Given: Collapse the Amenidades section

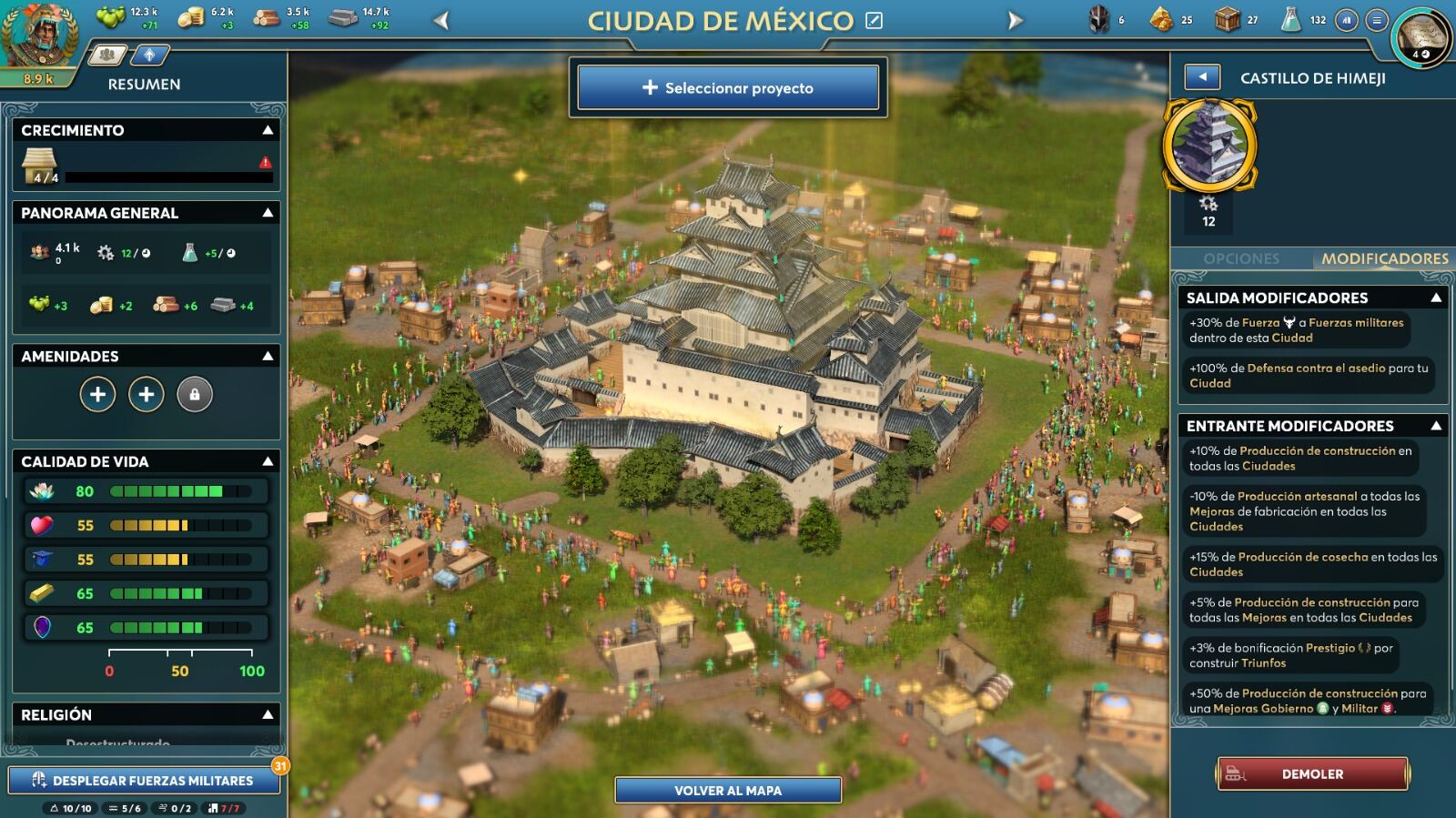Looking at the screenshot, I should (268, 356).
